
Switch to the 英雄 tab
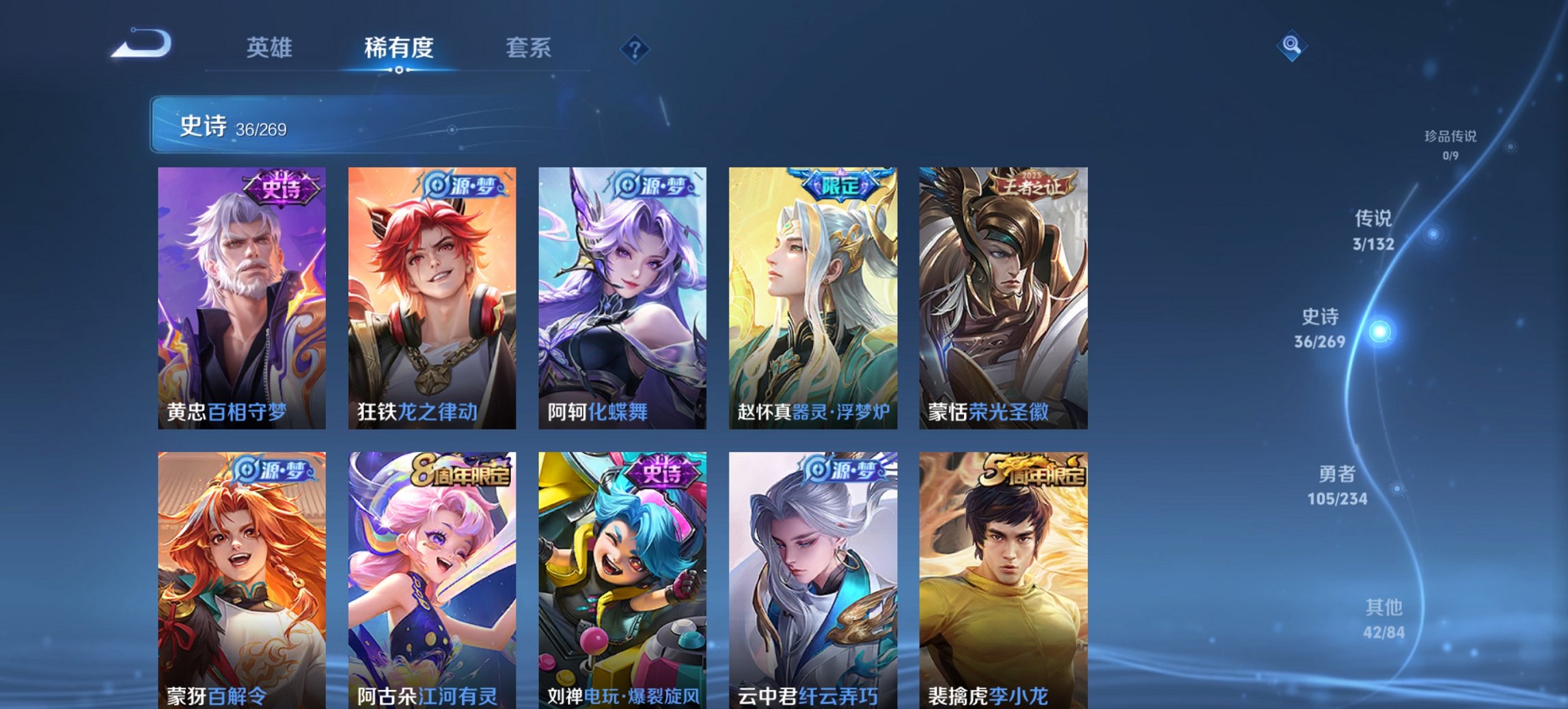(x=270, y=48)
